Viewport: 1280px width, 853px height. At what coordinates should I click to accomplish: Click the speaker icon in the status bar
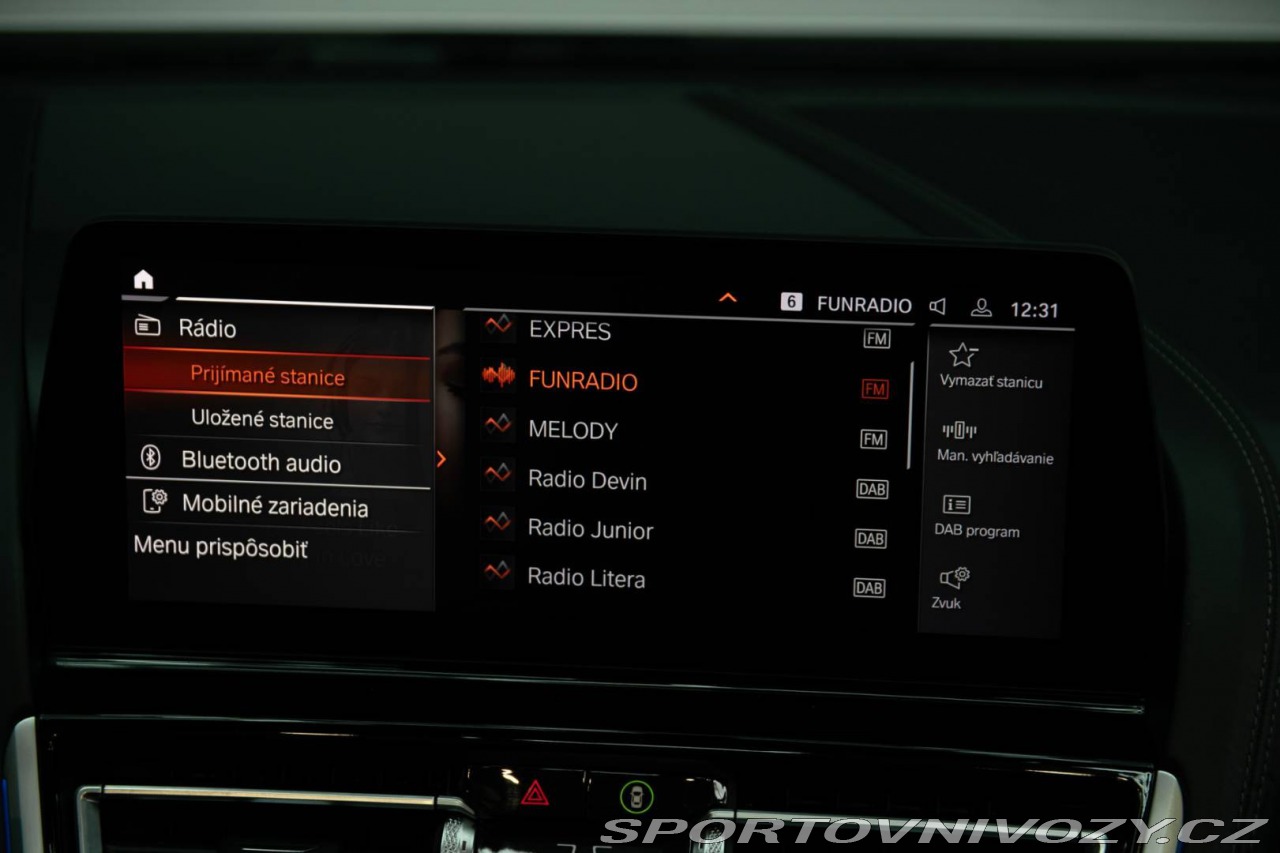[x=937, y=306]
